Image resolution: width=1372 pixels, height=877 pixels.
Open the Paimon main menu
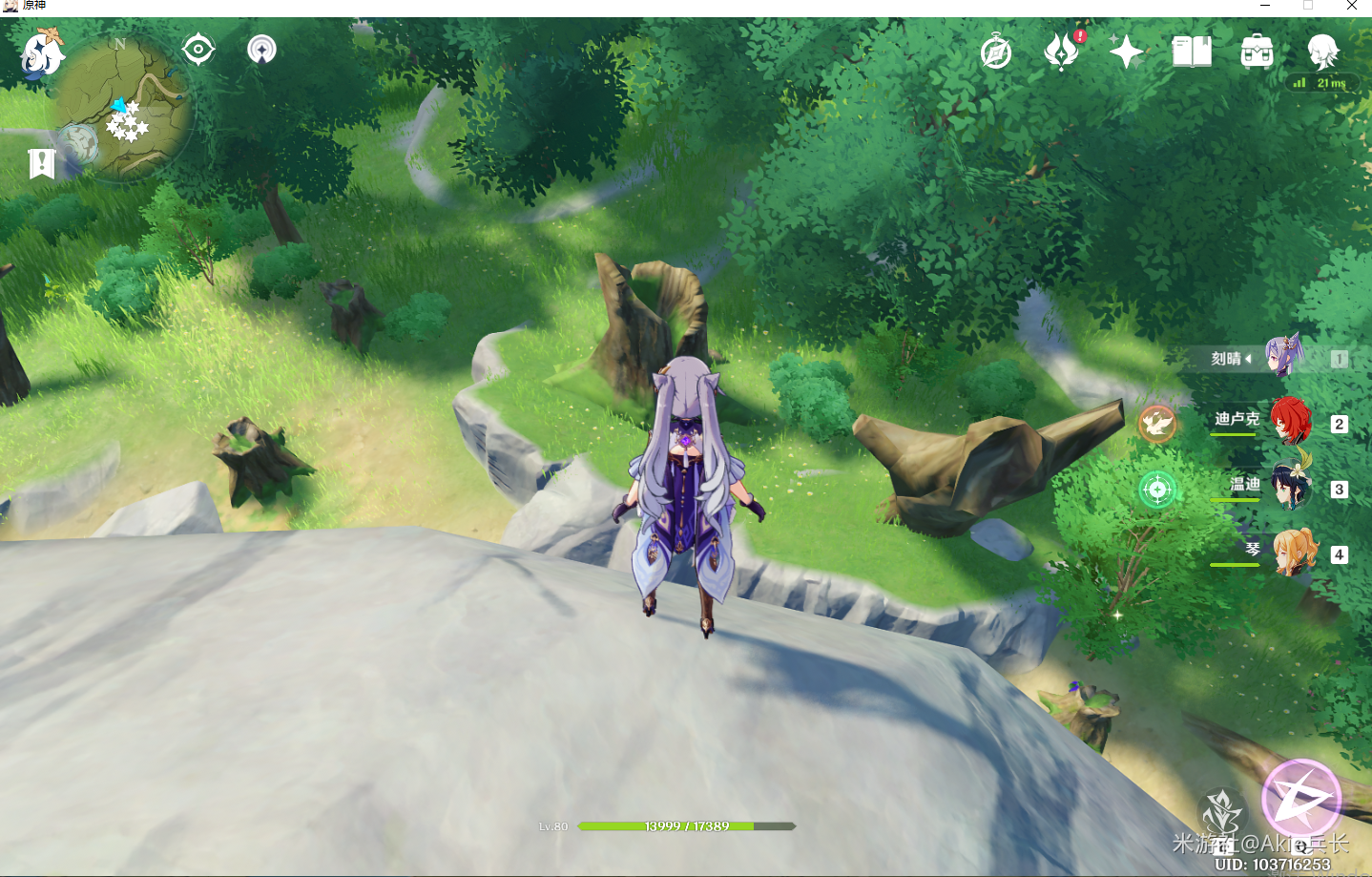pos(42,53)
